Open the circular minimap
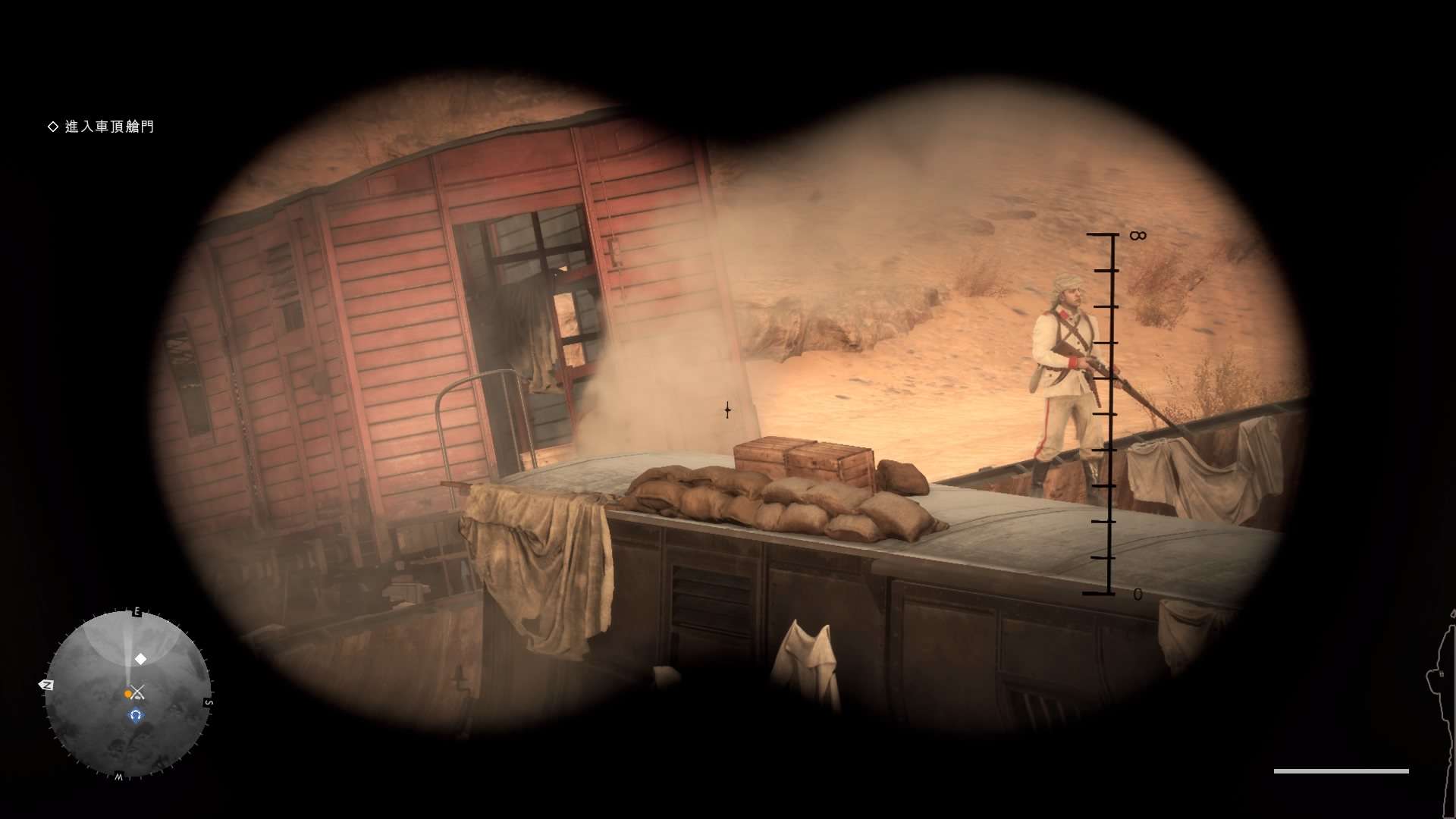The width and height of the screenshot is (1456, 819). click(127, 694)
